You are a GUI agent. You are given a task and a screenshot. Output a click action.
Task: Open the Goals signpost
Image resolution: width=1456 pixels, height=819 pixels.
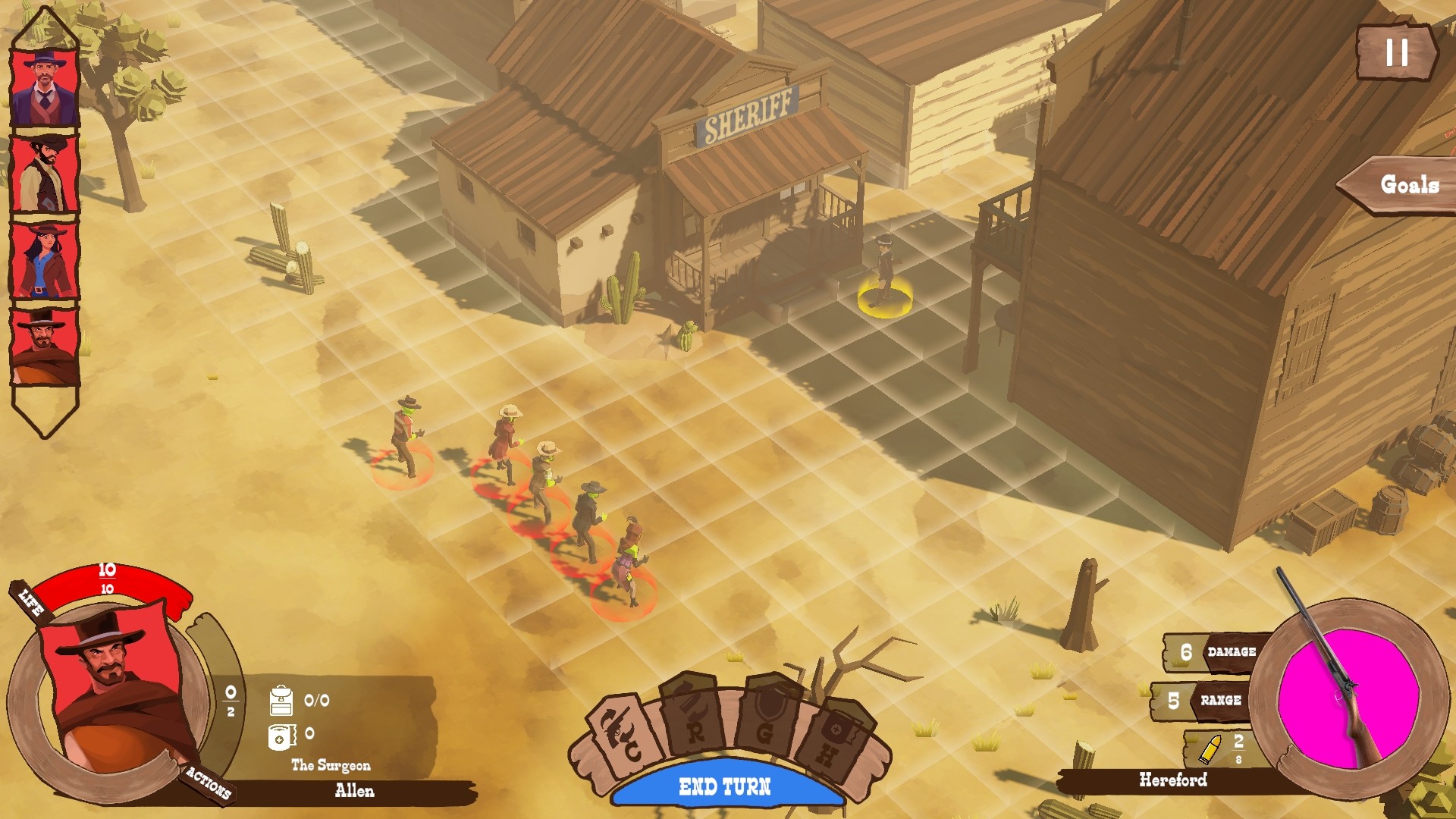[1407, 184]
